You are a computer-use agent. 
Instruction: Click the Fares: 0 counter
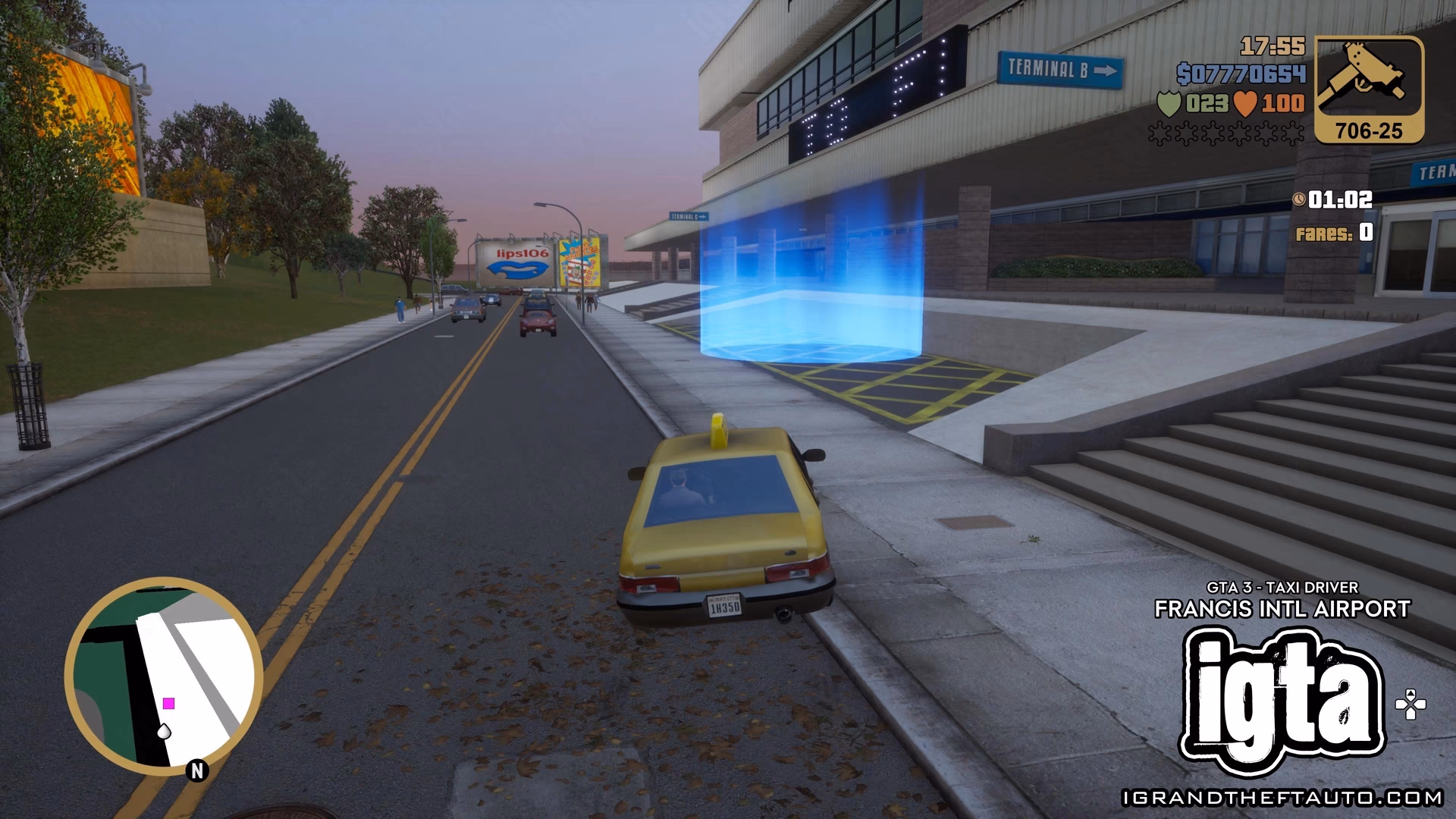(x=1332, y=234)
